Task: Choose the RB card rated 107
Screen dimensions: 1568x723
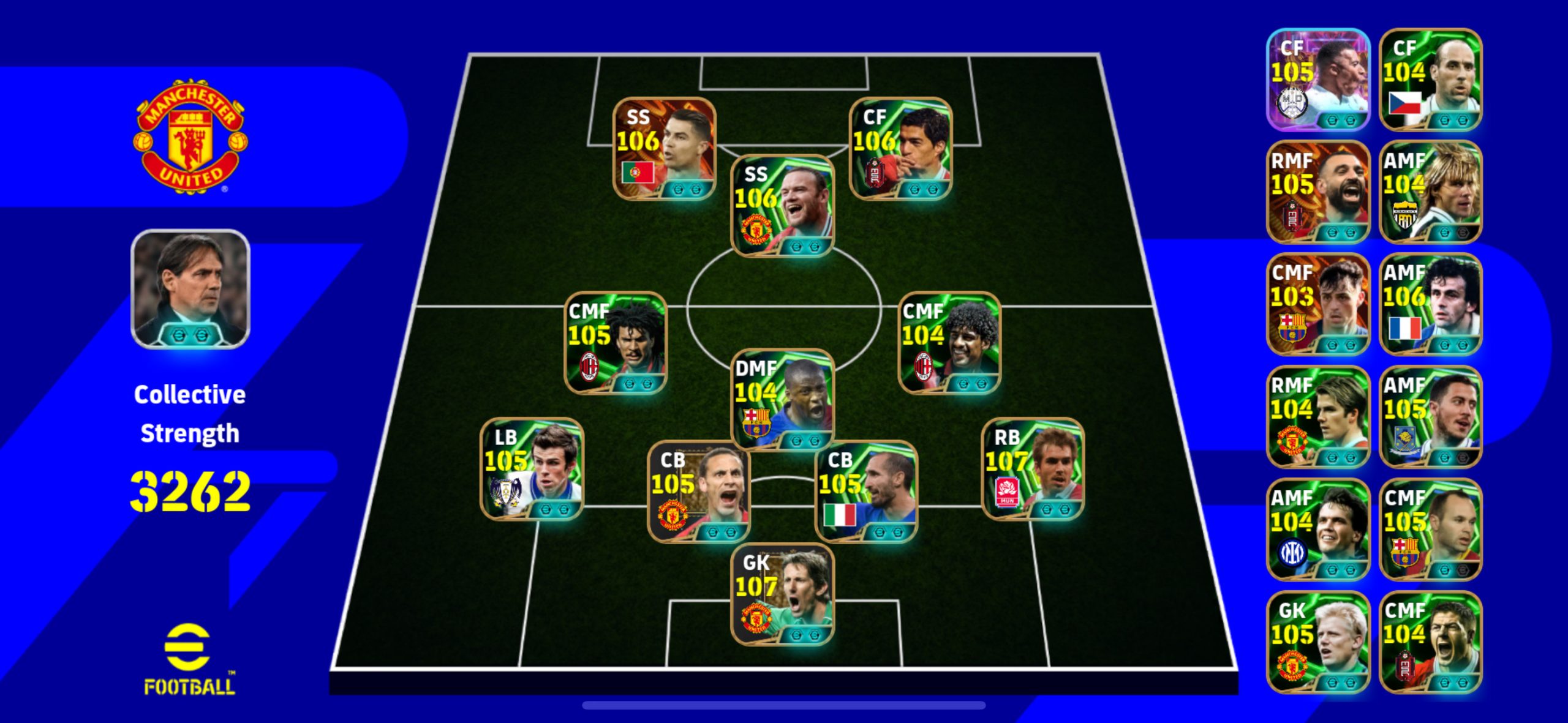Action: (x=1032, y=469)
